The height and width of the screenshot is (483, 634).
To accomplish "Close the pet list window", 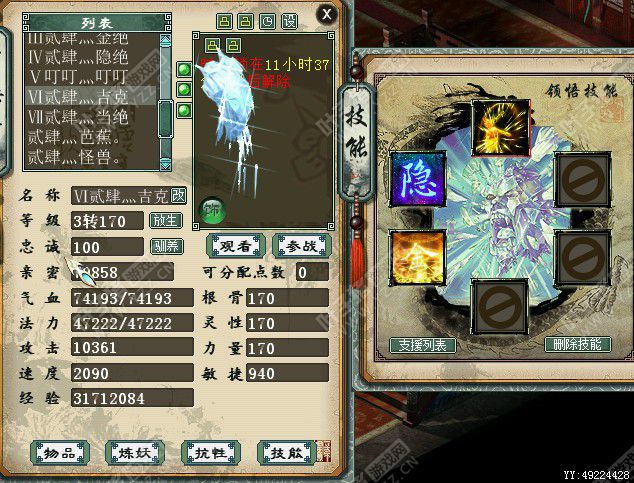I will point(325,14).
